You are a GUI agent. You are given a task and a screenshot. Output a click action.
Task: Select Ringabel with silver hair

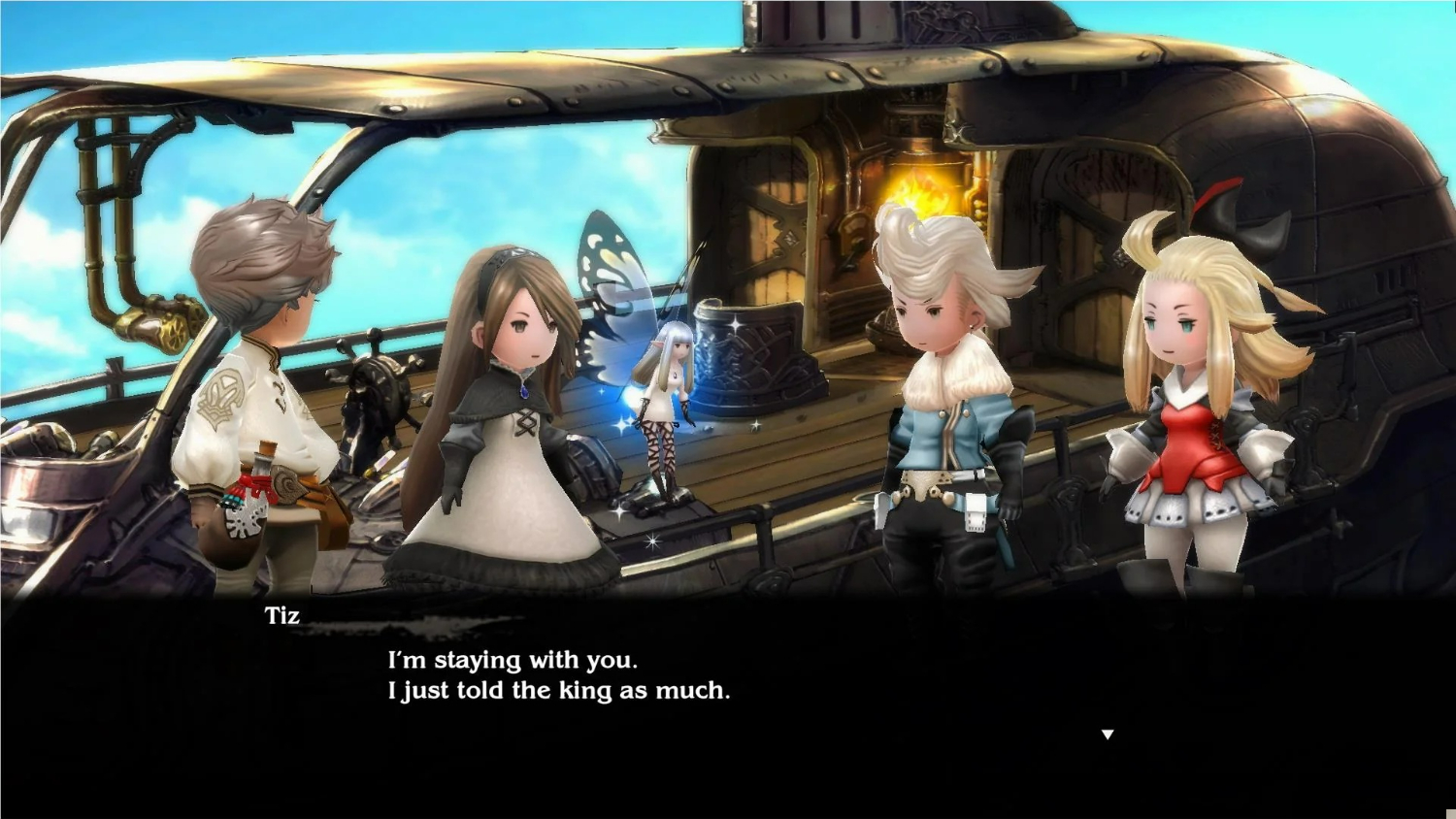[946, 388]
